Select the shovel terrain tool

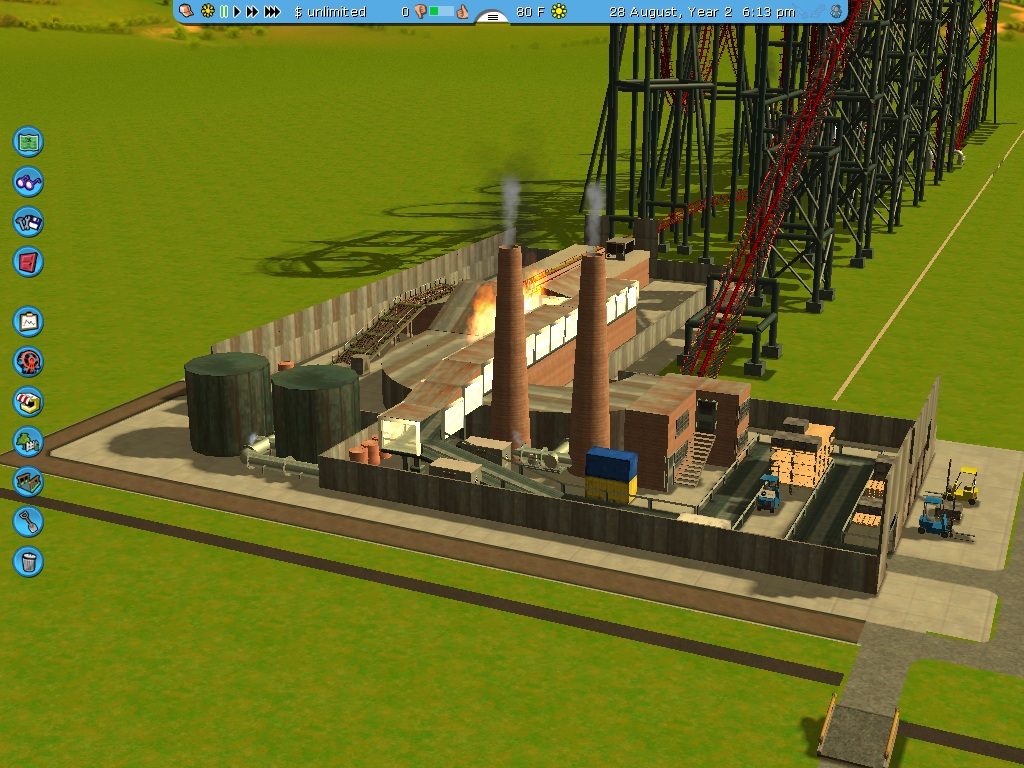tap(28, 521)
